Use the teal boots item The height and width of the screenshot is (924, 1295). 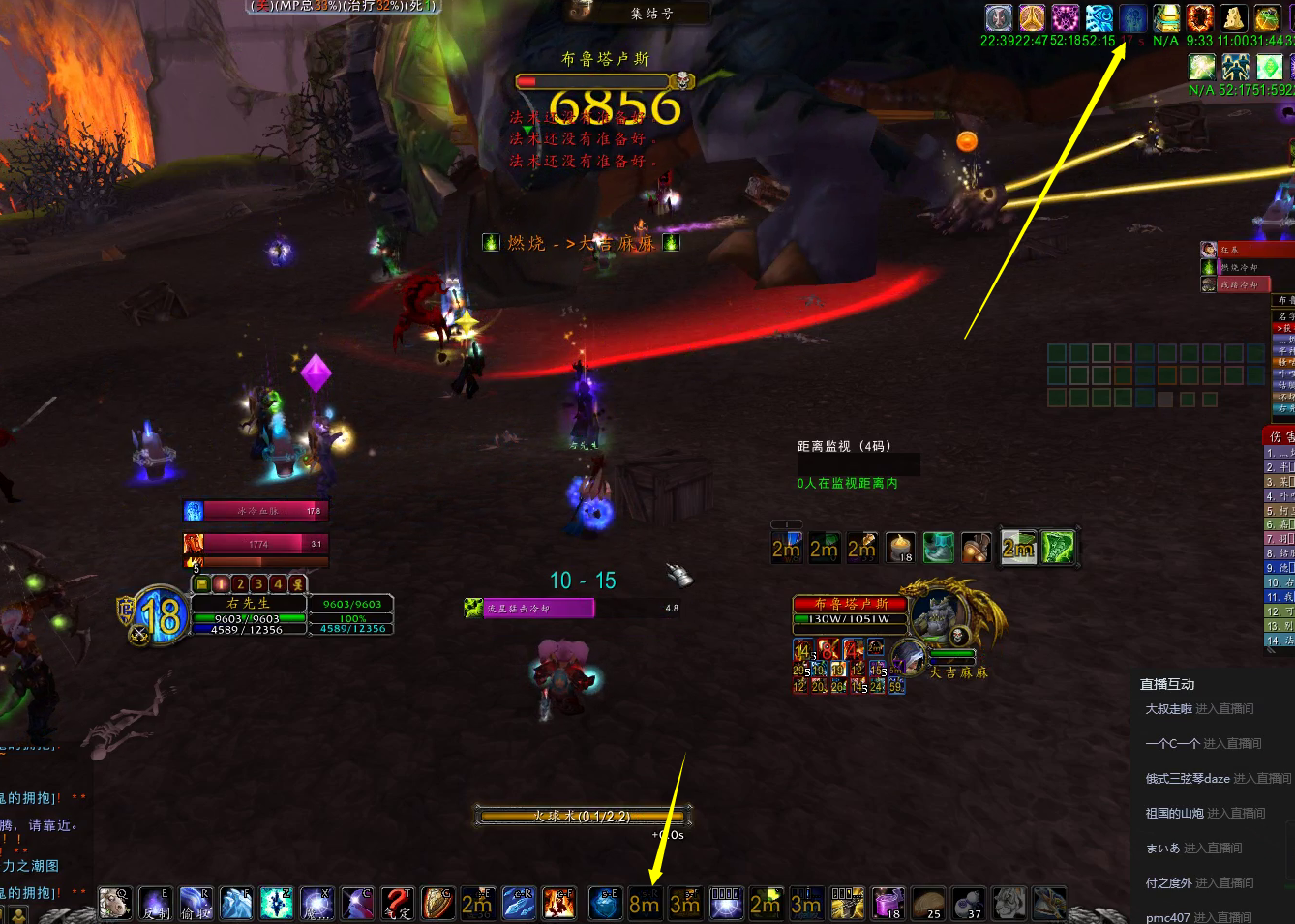938,548
